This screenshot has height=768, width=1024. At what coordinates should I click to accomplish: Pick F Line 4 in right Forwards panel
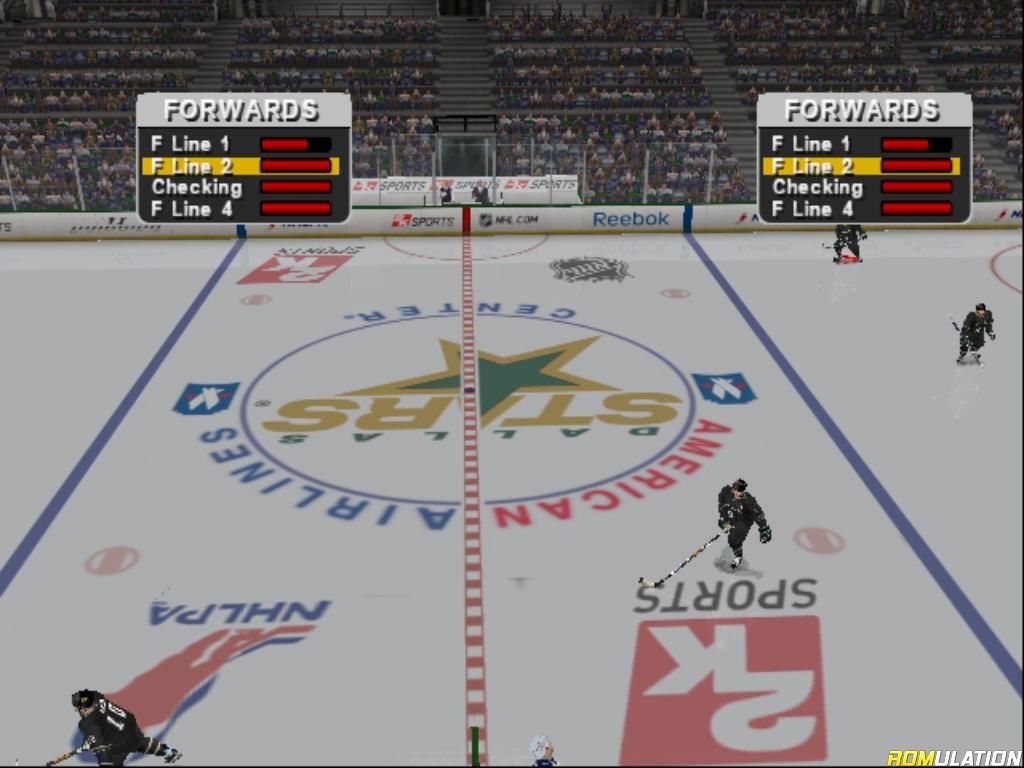(x=811, y=209)
